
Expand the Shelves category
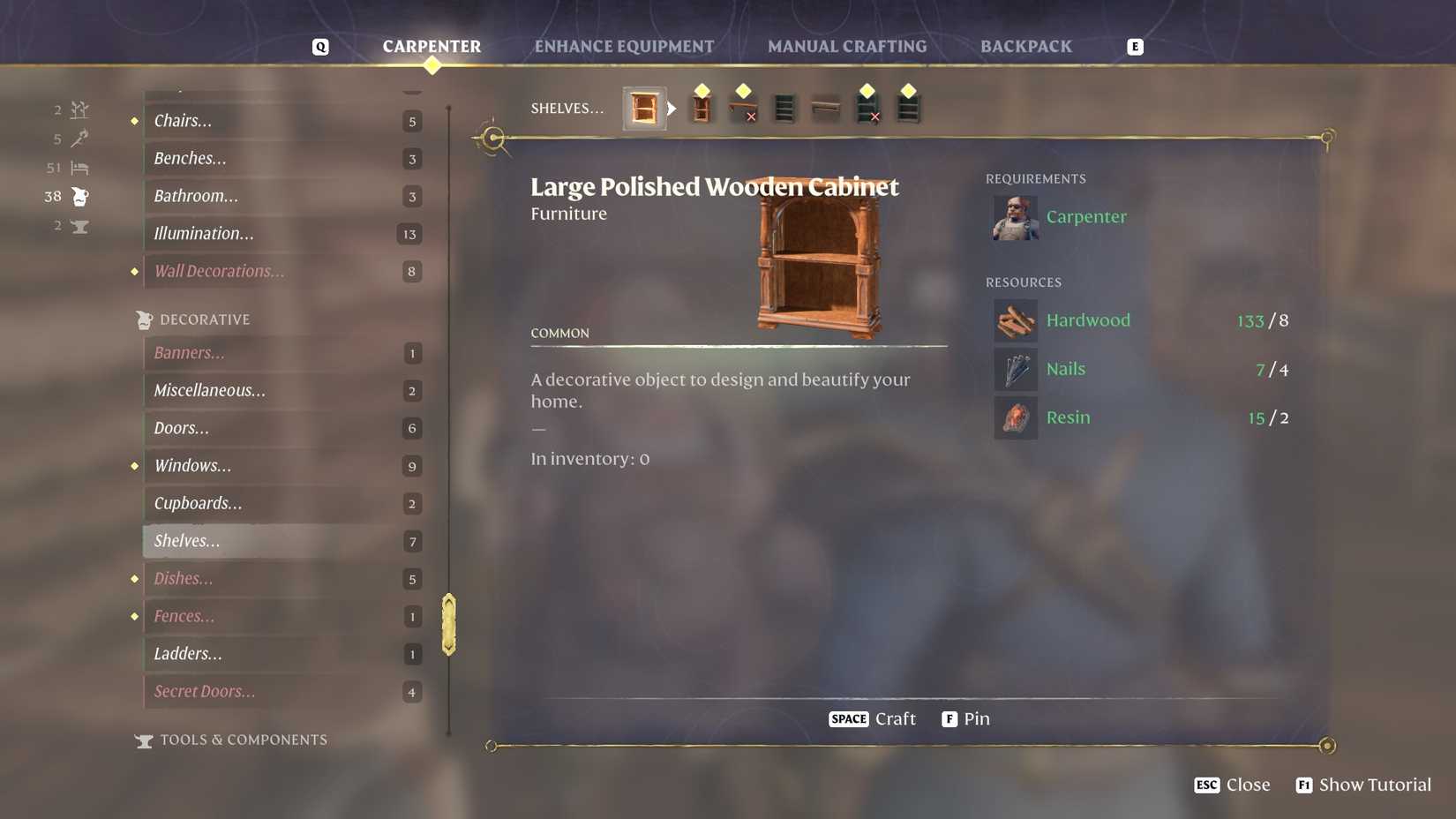(186, 541)
